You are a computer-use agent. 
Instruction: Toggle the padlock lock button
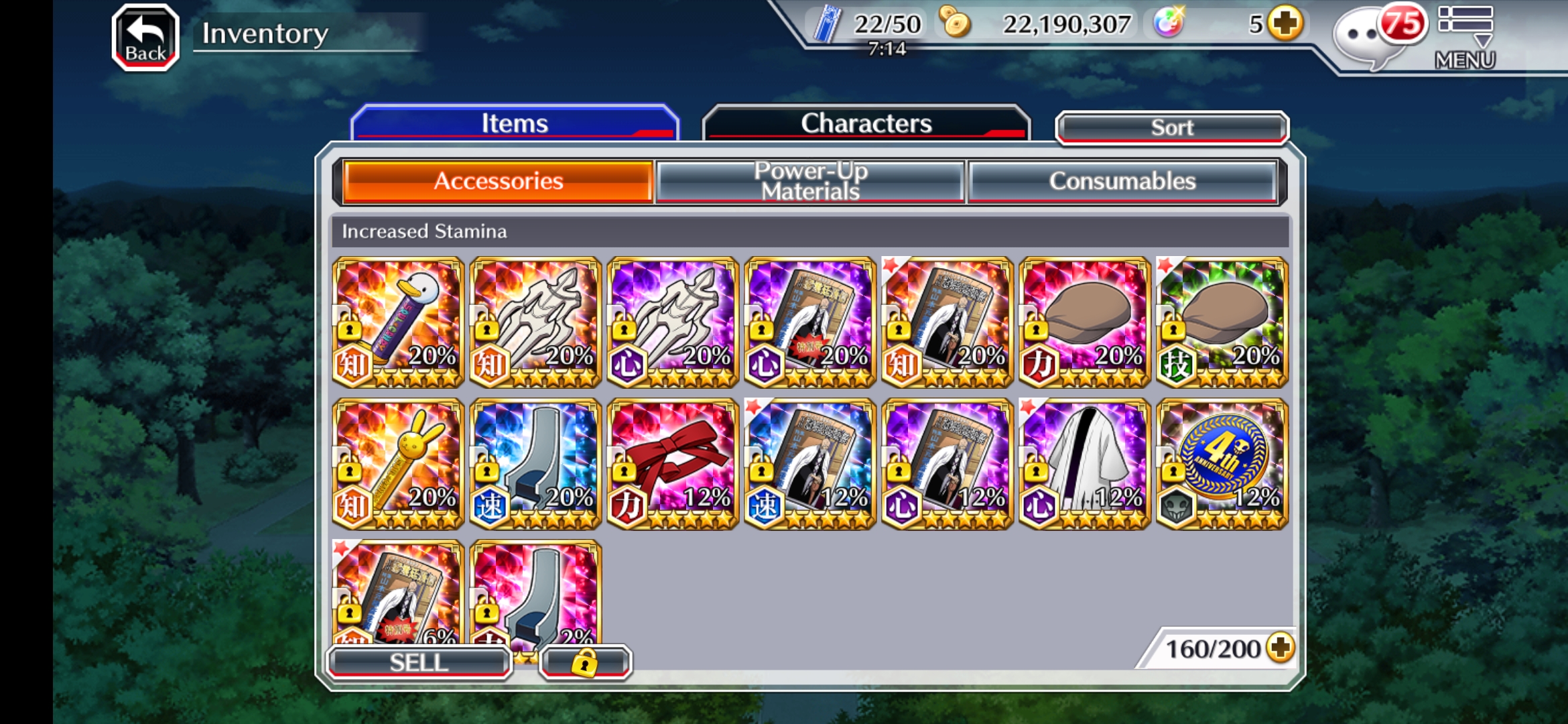click(585, 662)
